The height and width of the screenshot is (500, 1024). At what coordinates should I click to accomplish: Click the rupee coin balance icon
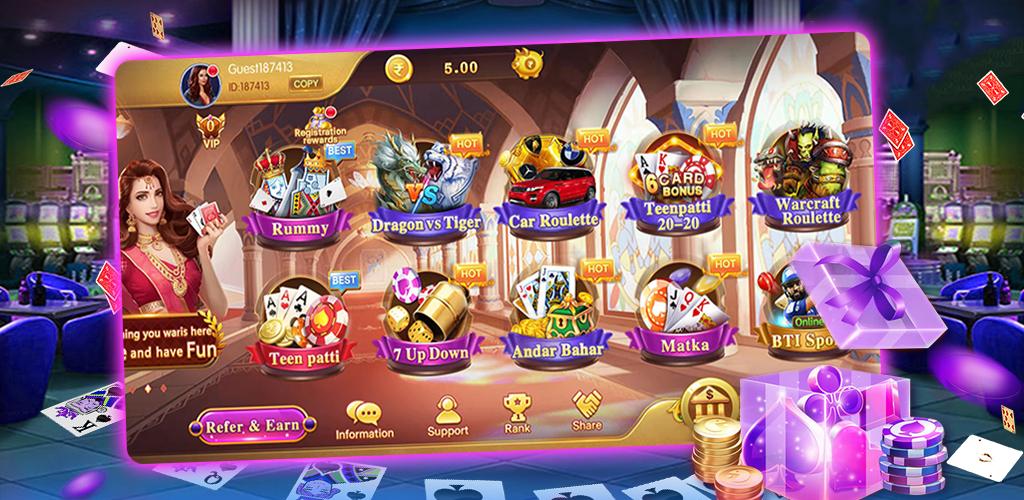click(x=398, y=68)
